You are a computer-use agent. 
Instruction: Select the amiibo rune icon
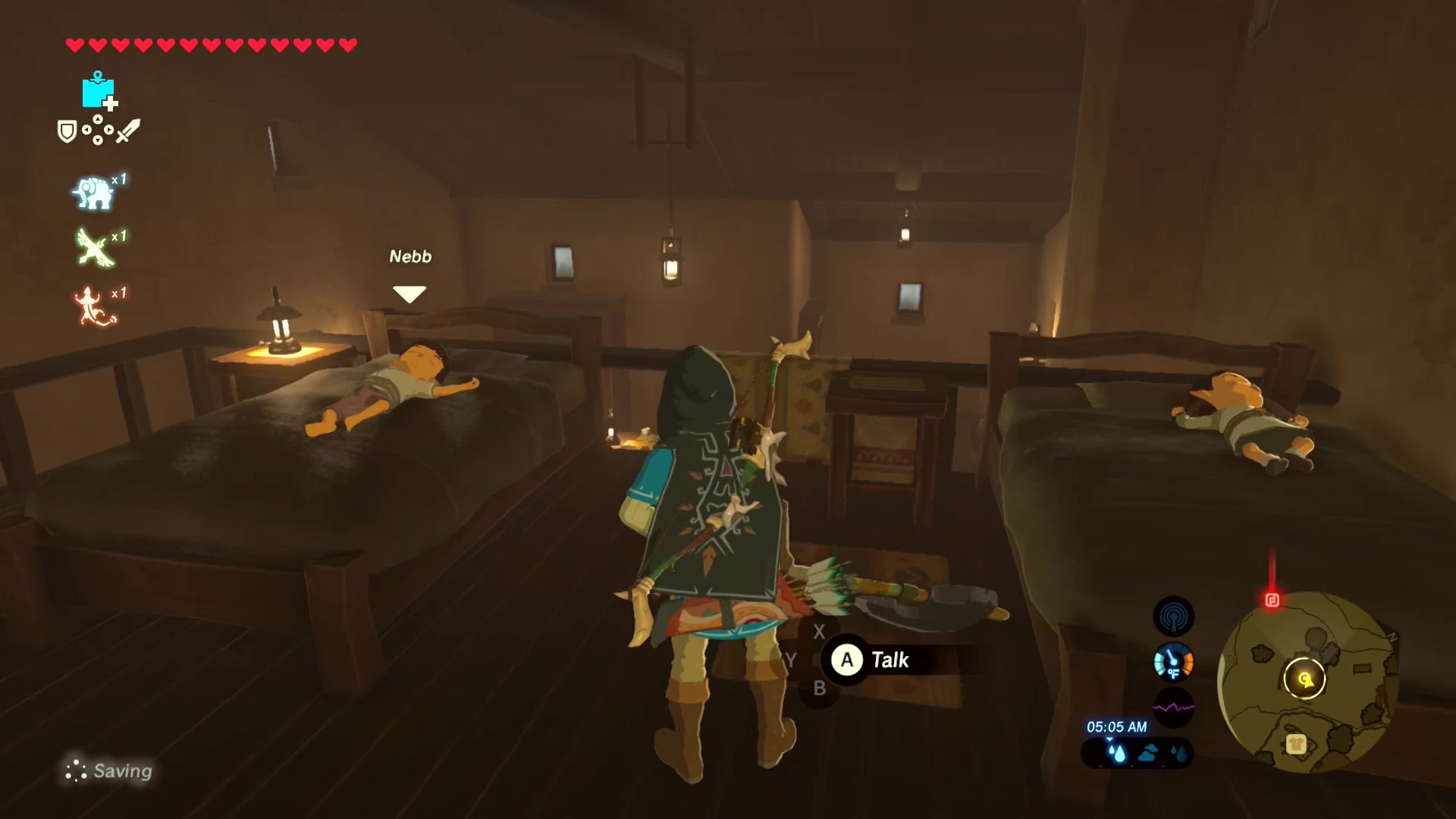tap(99, 91)
